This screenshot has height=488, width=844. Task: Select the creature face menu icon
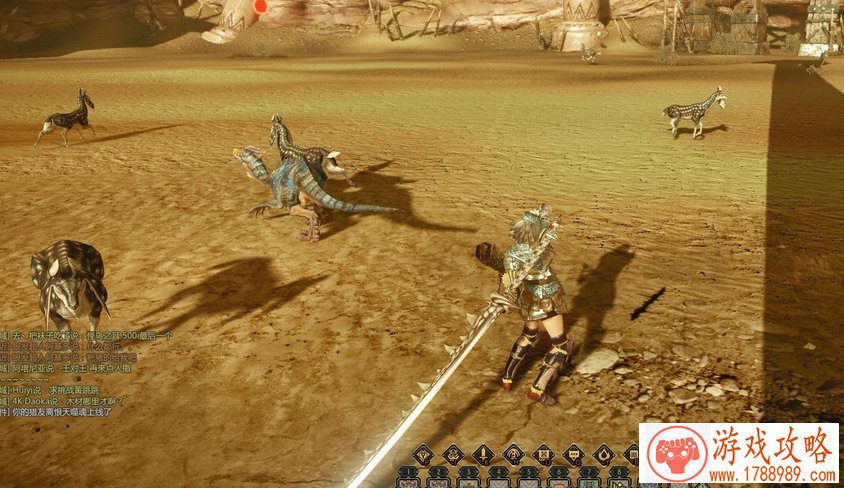[x=513, y=454]
